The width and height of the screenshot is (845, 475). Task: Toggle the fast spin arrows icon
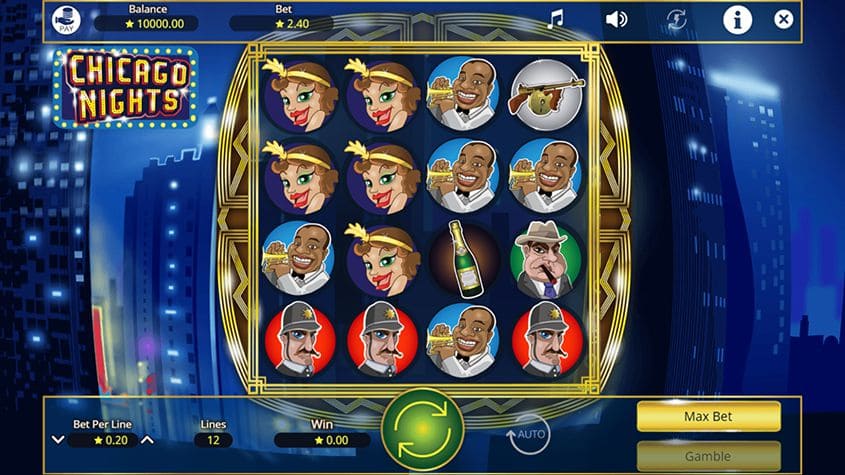click(677, 19)
